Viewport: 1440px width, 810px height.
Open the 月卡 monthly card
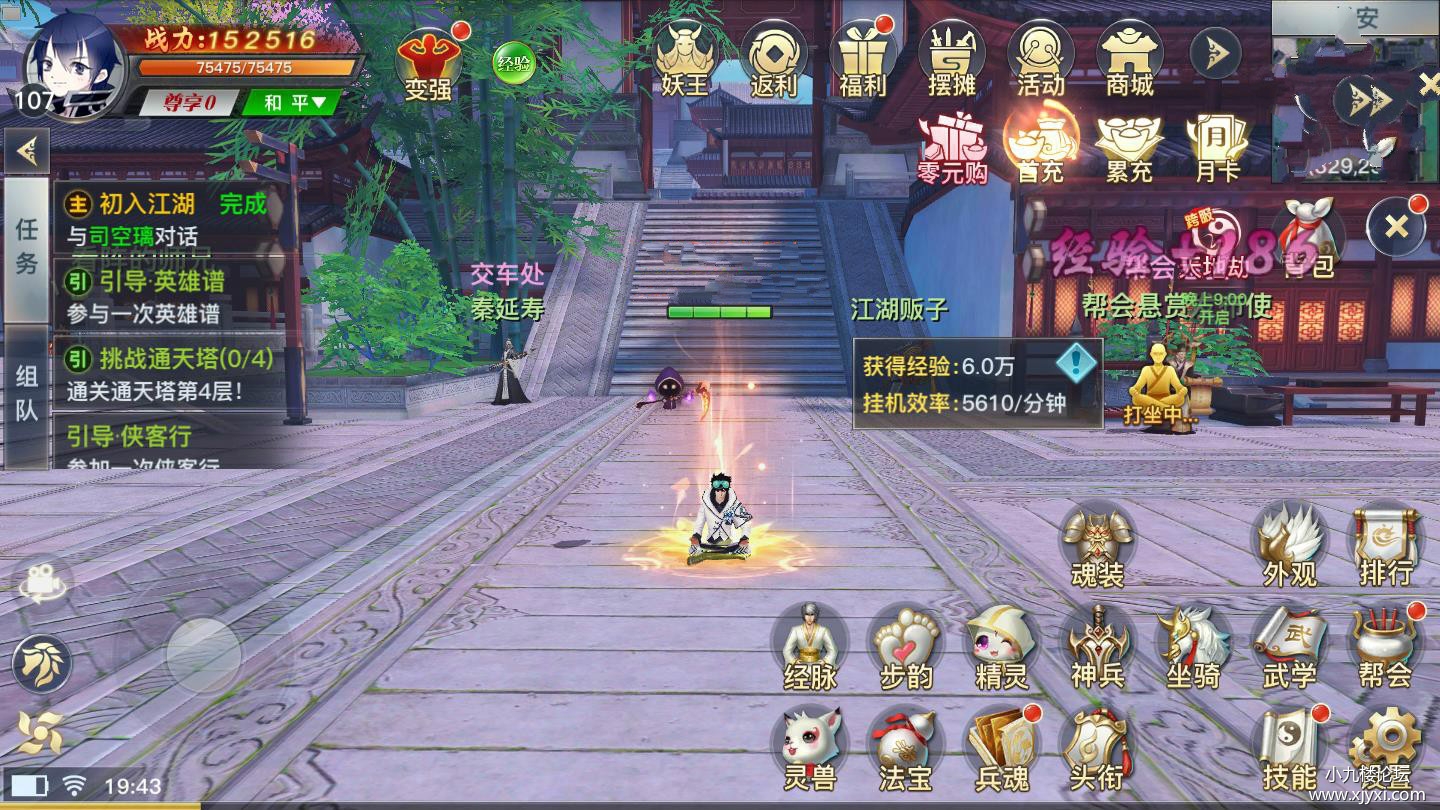(1218, 147)
